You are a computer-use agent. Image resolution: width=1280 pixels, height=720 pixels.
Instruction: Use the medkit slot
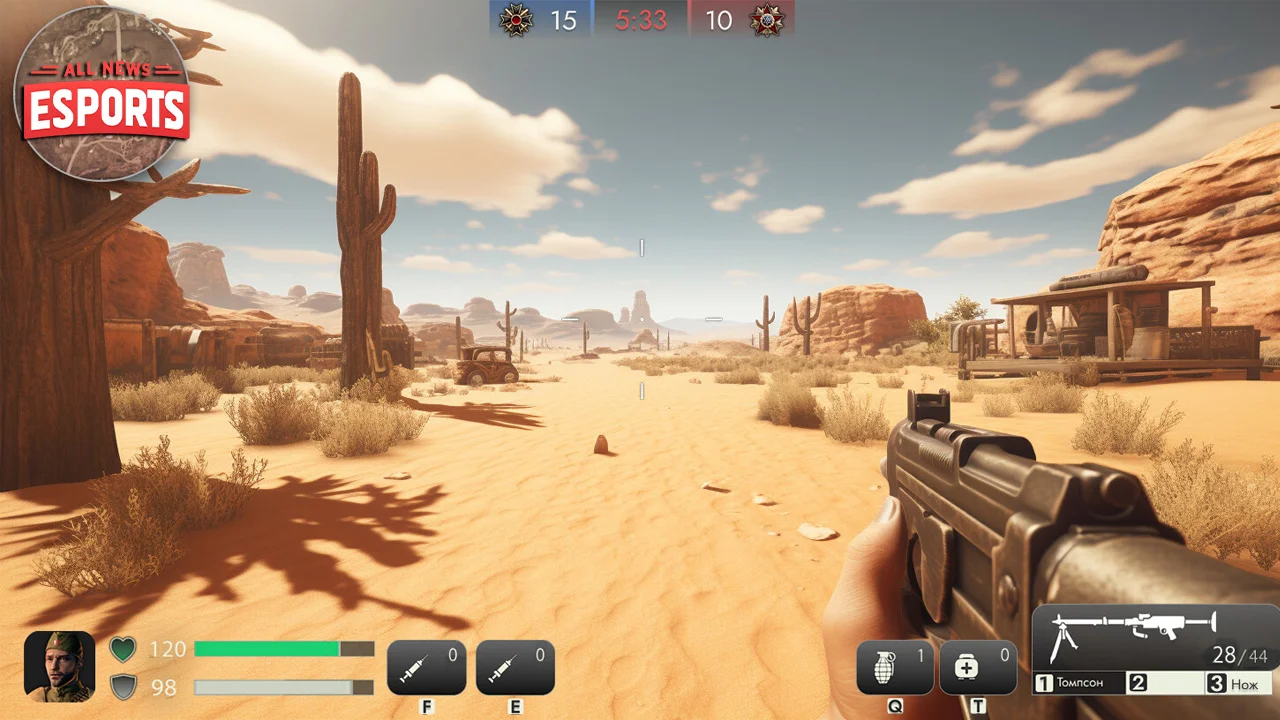pos(978,668)
